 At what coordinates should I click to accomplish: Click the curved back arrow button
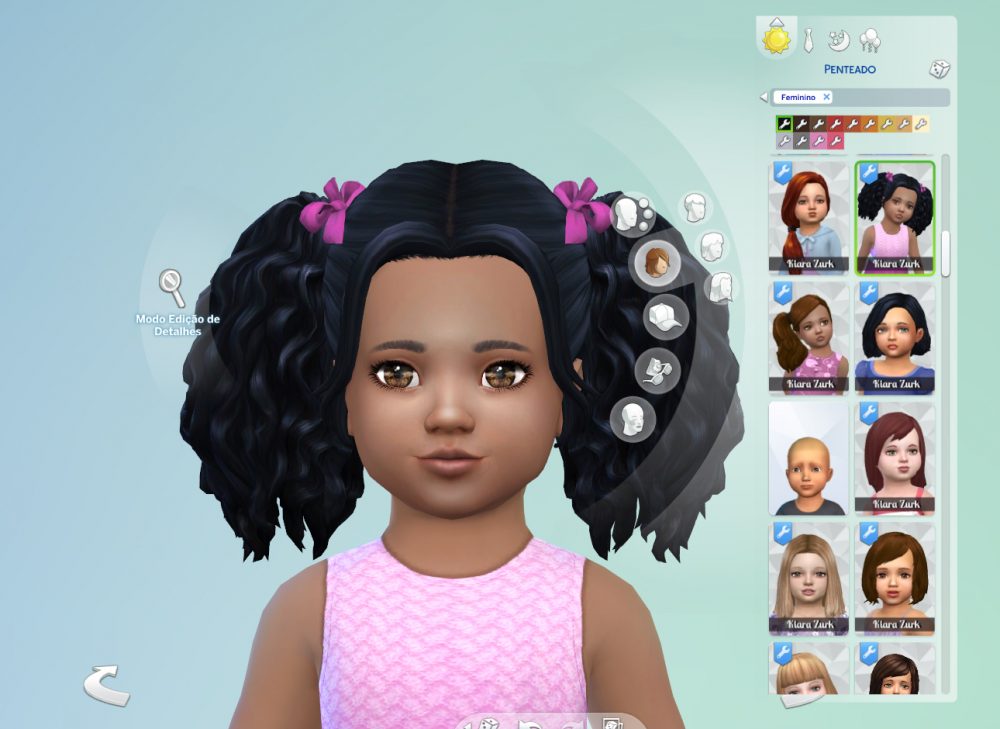click(x=105, y=685)
